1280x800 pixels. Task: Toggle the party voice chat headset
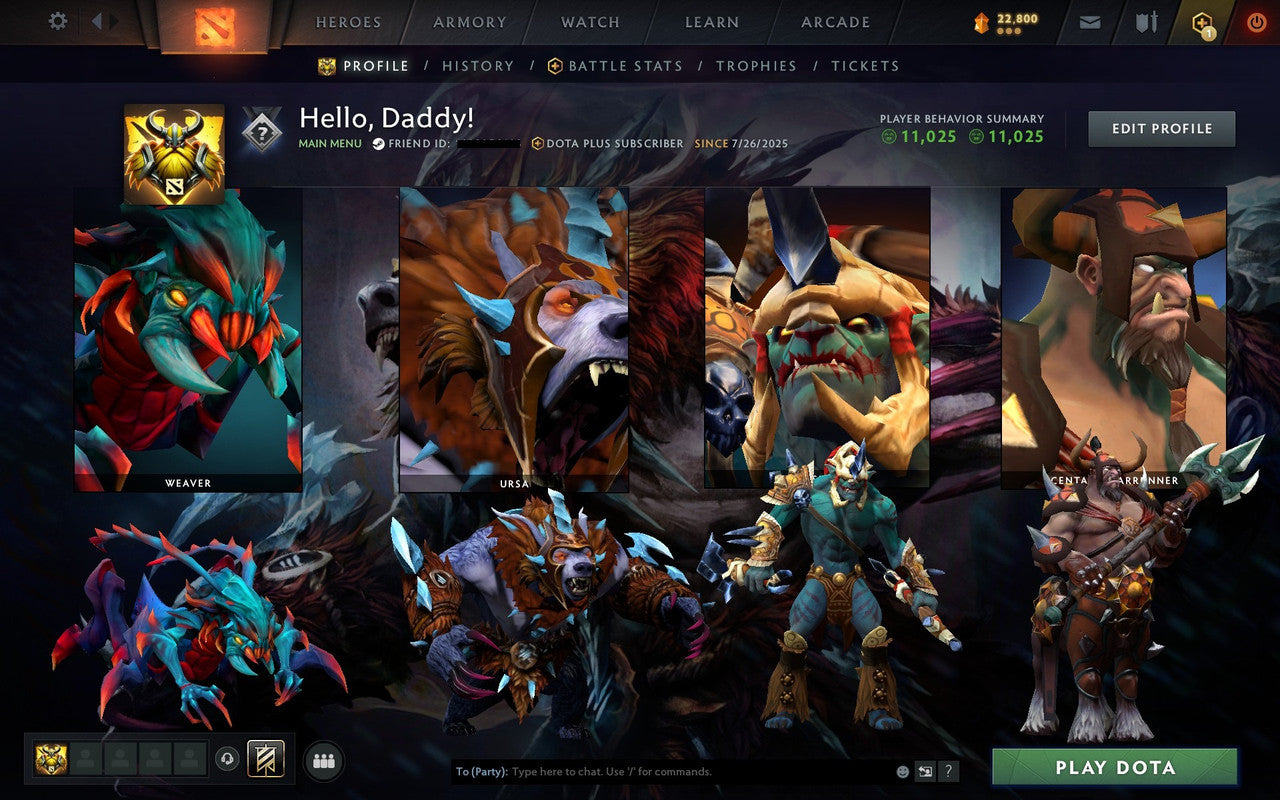(227, 760)
